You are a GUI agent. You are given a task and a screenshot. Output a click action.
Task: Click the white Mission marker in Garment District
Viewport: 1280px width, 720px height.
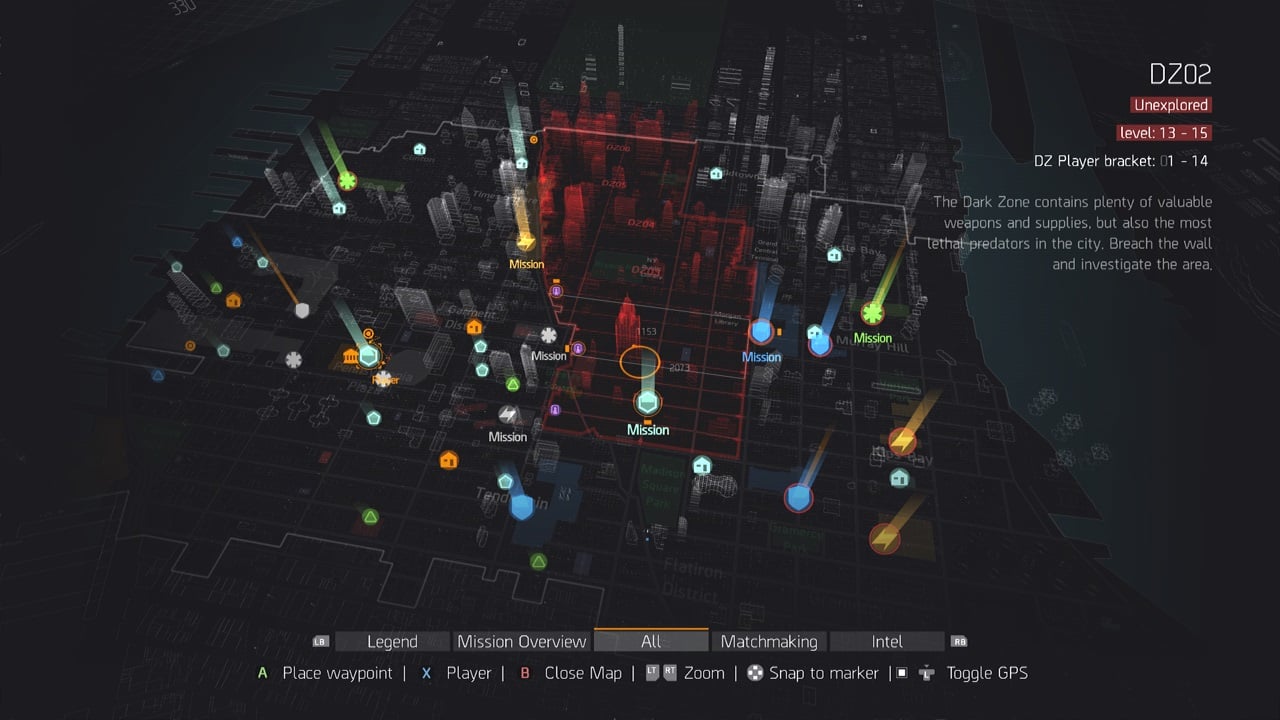[x=549, y=333]
